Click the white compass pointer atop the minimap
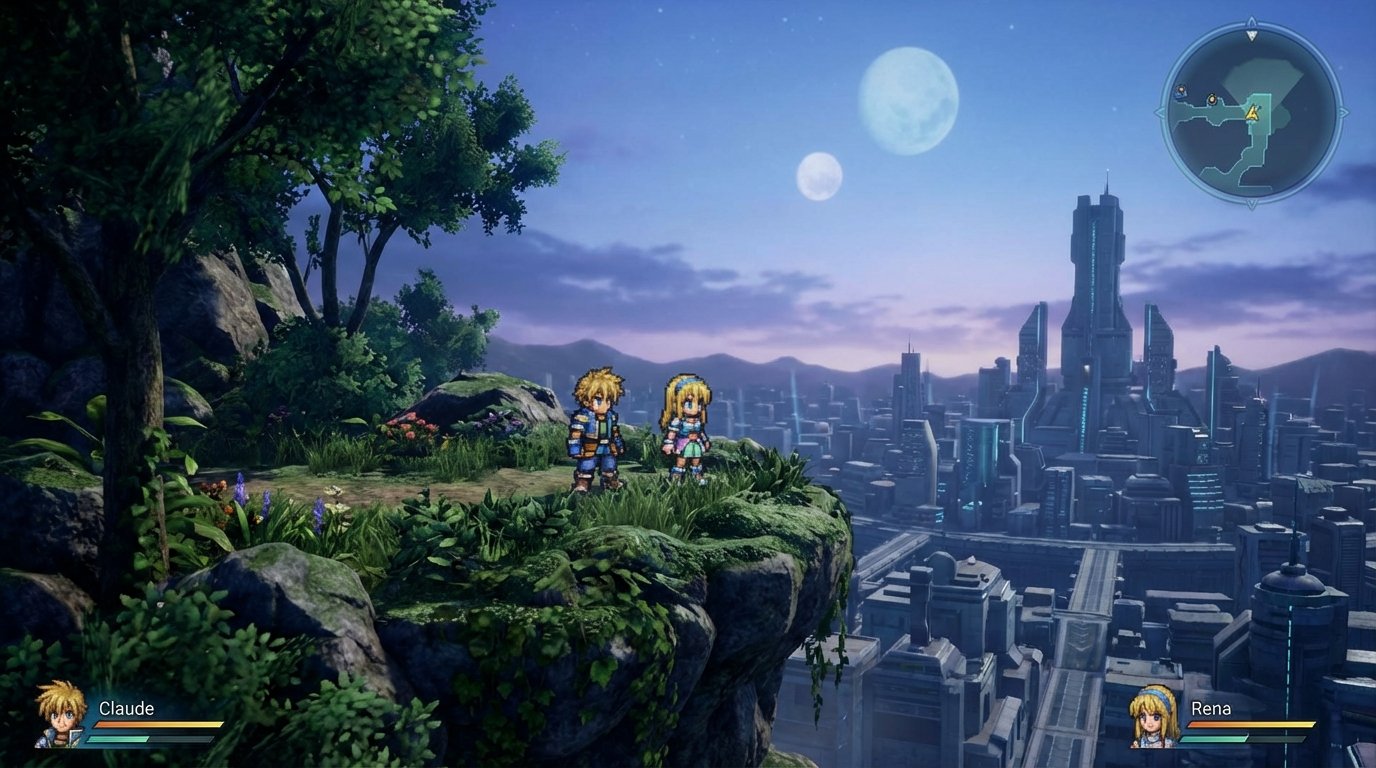Image resolution: width=1376 pixels, height=768 pixels. click(1252, 35)
